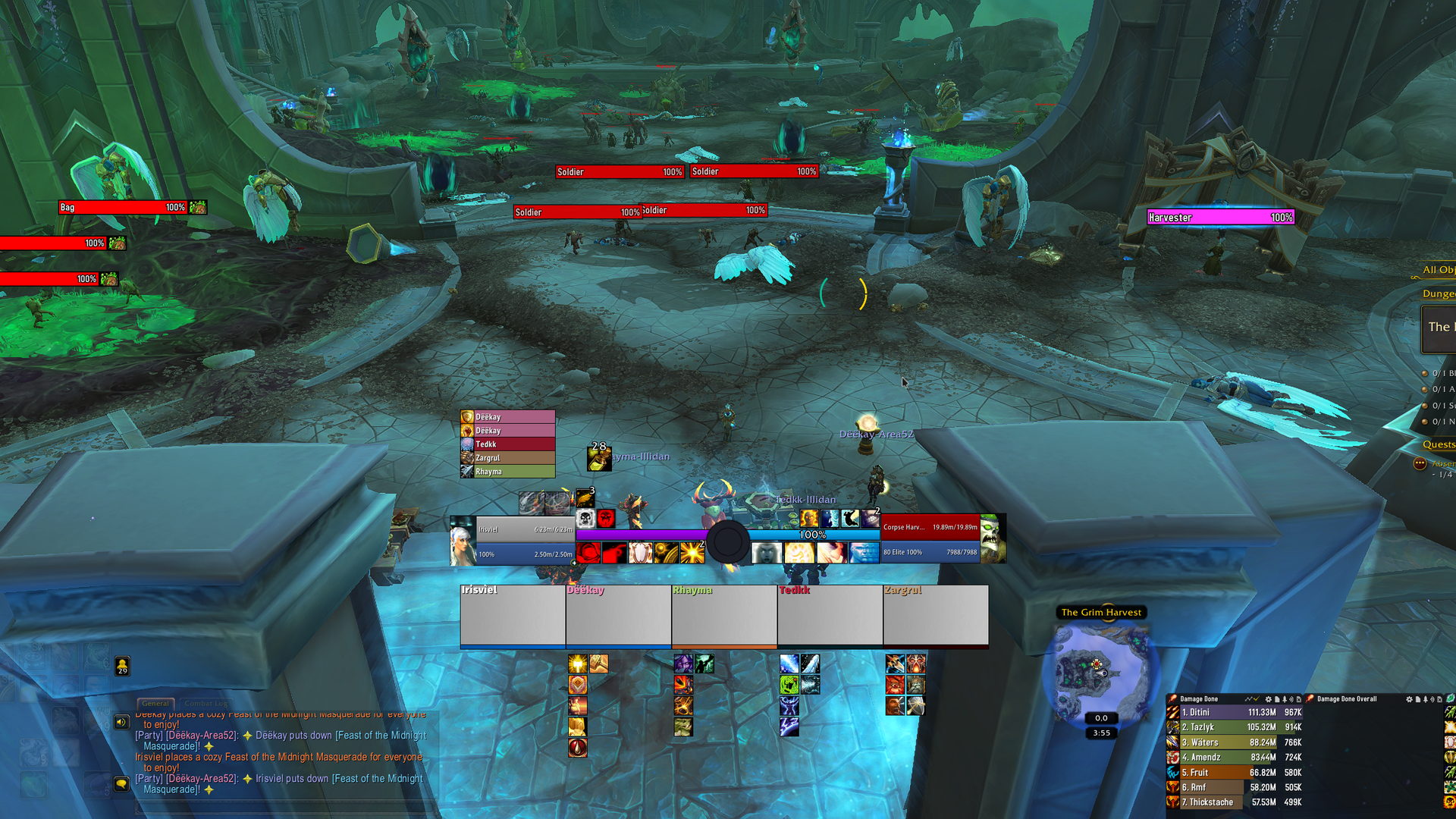Click the white skull buff icon

585,519
